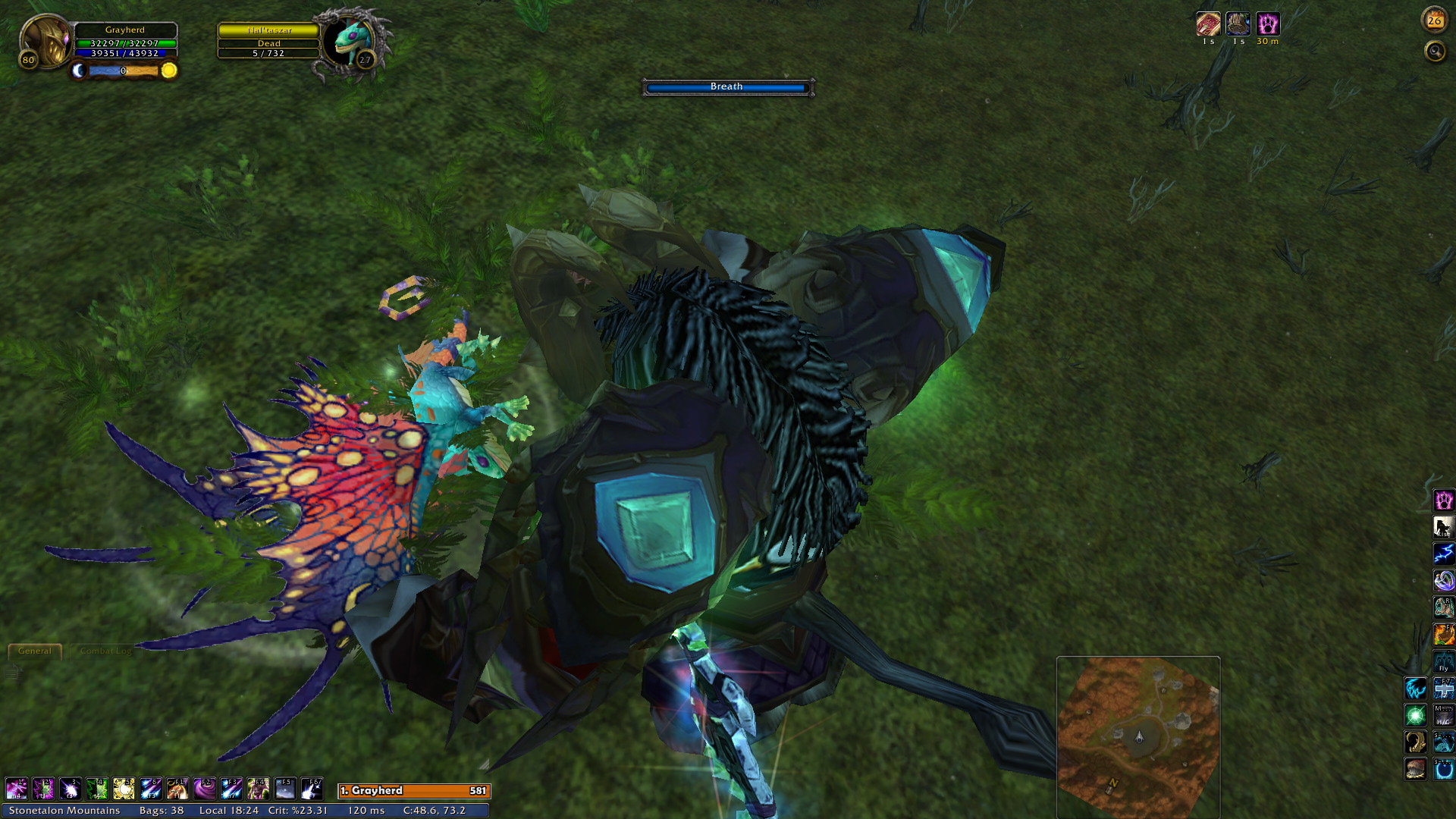Click the red spellbook buff icon
This screenshot has width=1456, height=819.
1208,24
